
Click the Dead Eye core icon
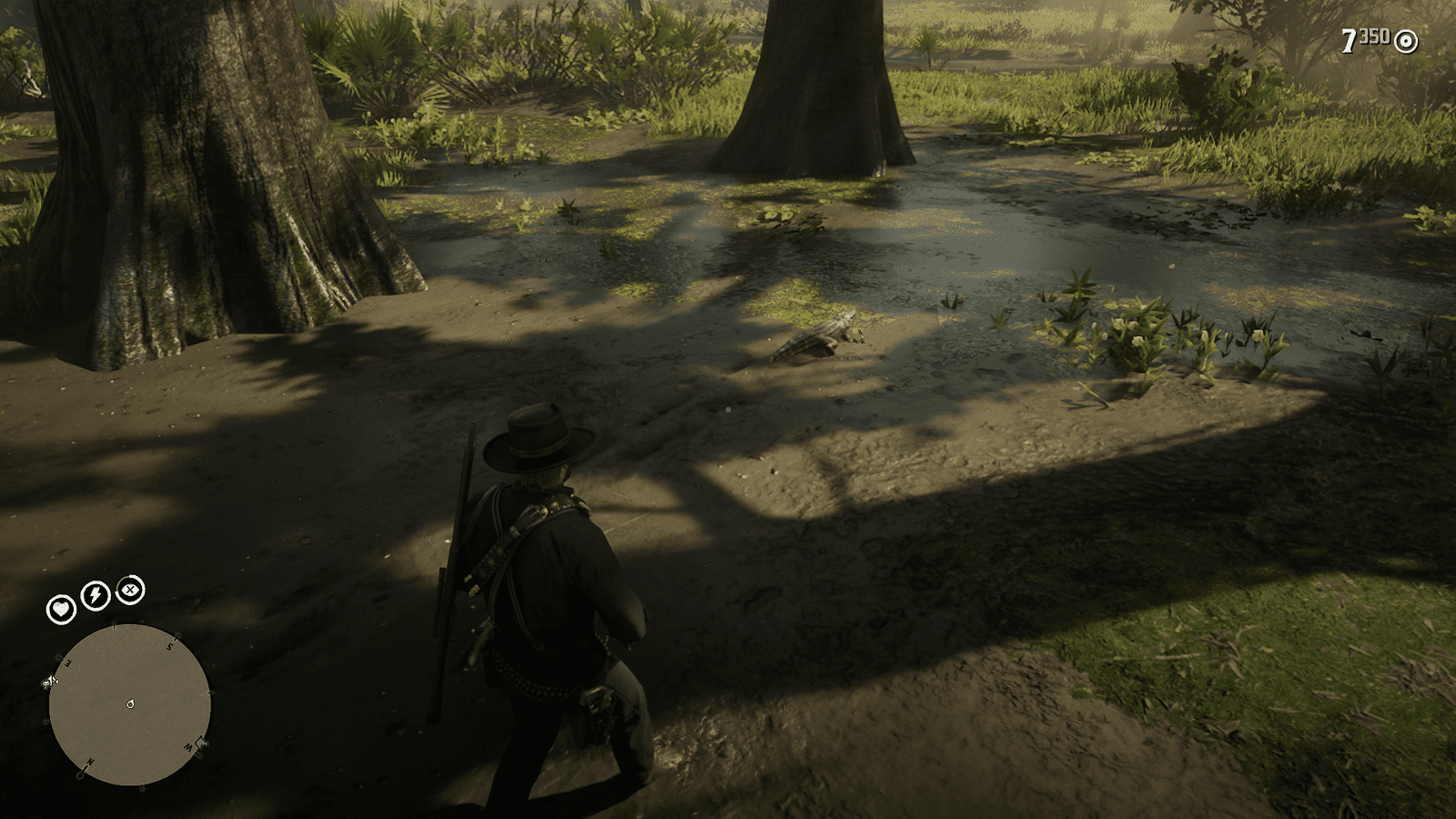(x=130, y=589)
